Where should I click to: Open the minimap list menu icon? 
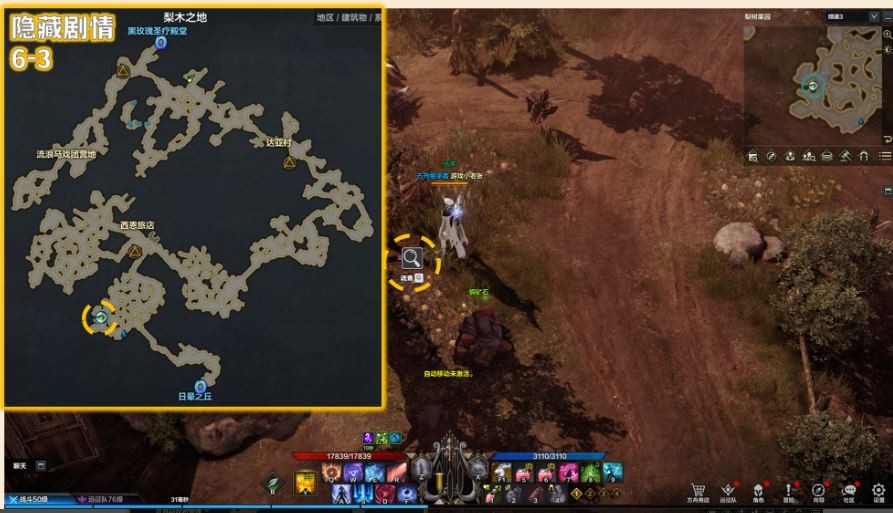click(x=885, y=156)
